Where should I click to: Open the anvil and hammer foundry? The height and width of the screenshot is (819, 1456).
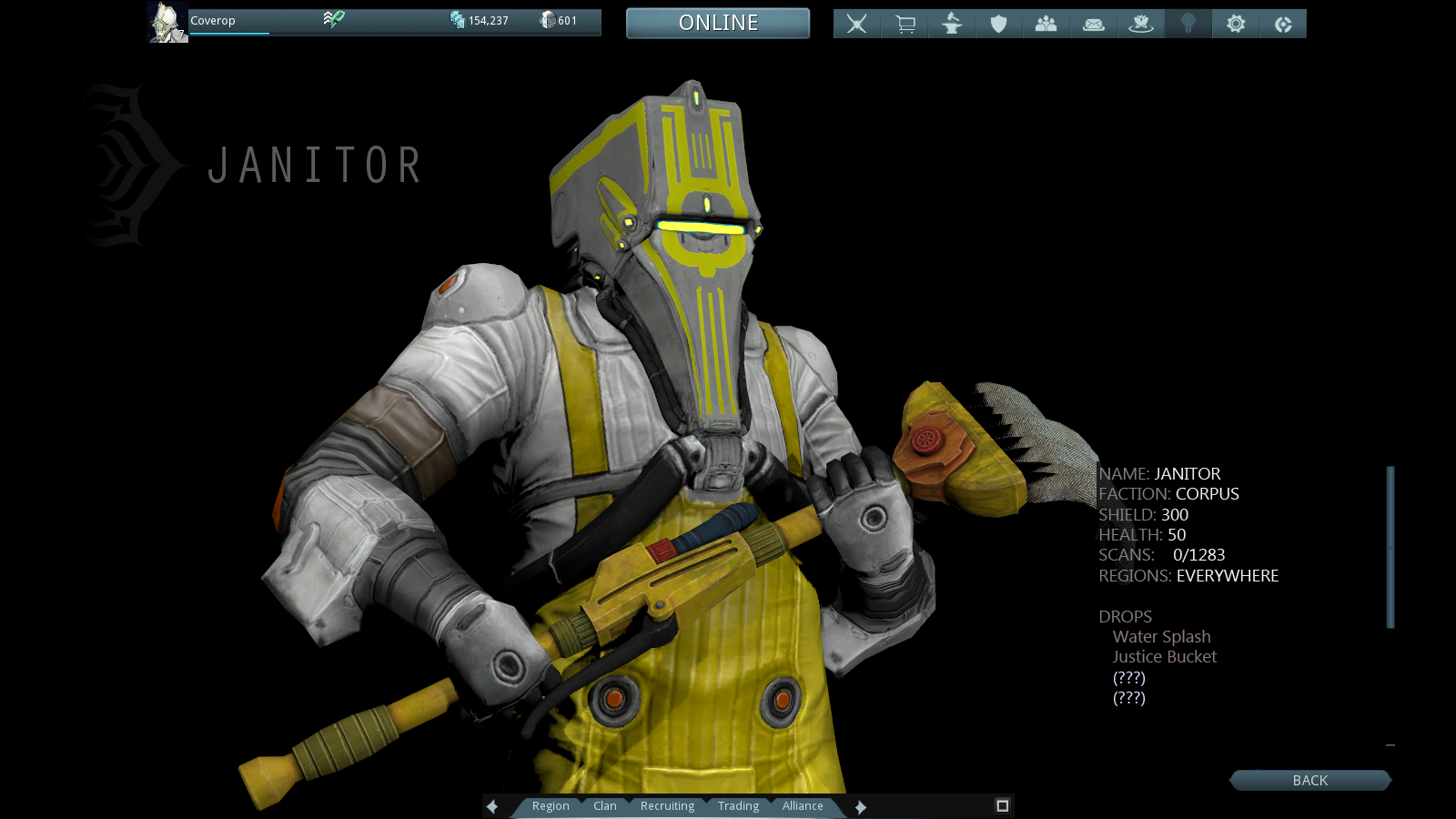click(x=952, y=24)
